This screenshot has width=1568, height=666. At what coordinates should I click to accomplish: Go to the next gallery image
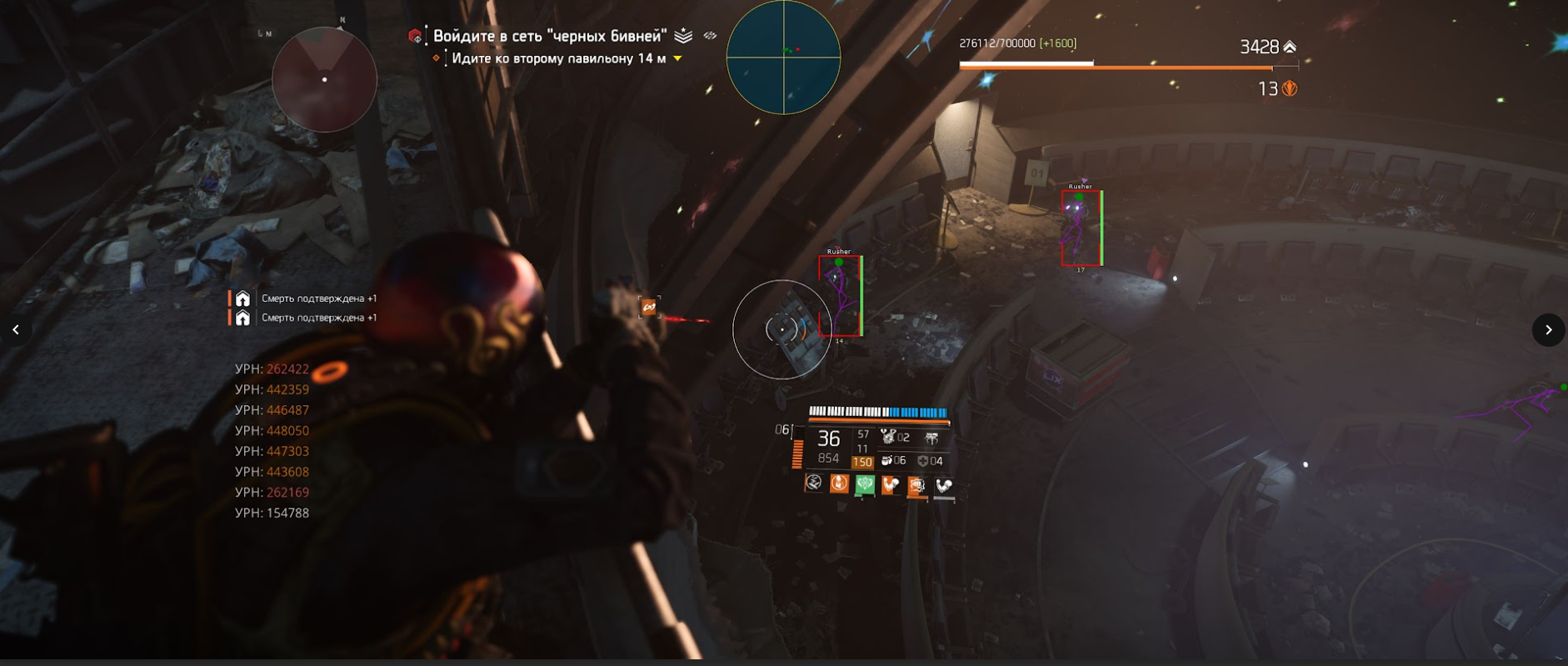tap(1548, 330)
